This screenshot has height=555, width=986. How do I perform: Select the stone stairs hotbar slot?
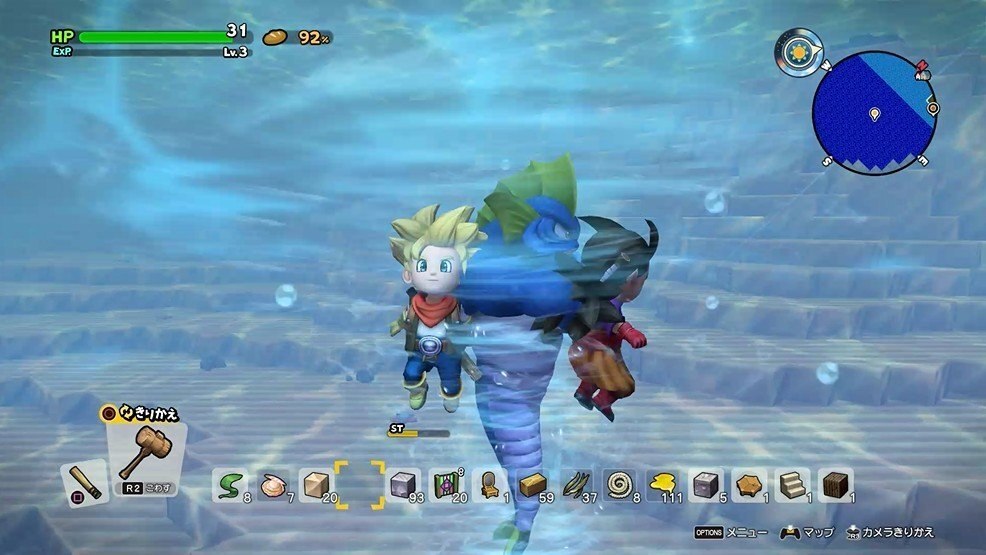[792, 485]
